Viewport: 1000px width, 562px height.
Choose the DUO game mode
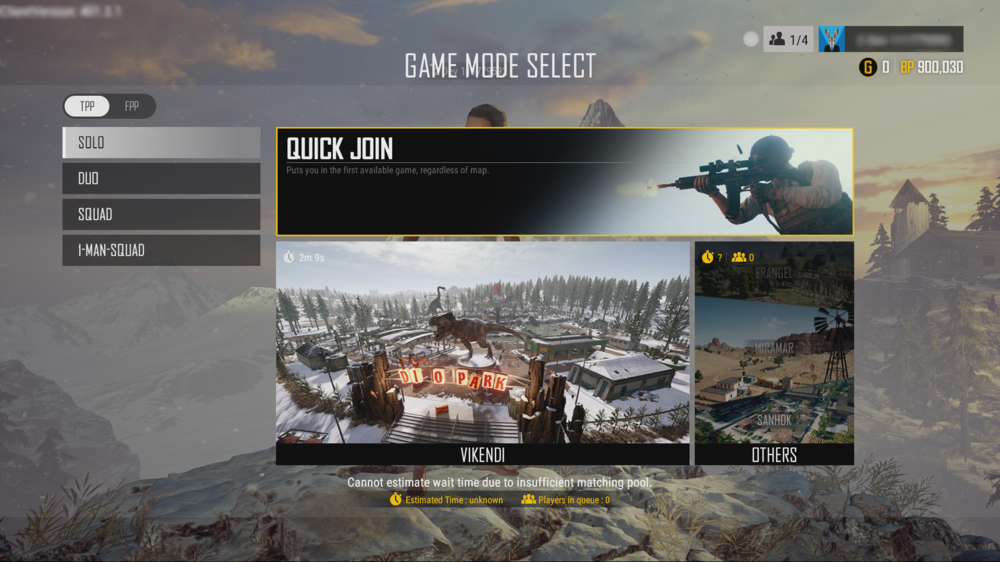[x=161, y=178]
